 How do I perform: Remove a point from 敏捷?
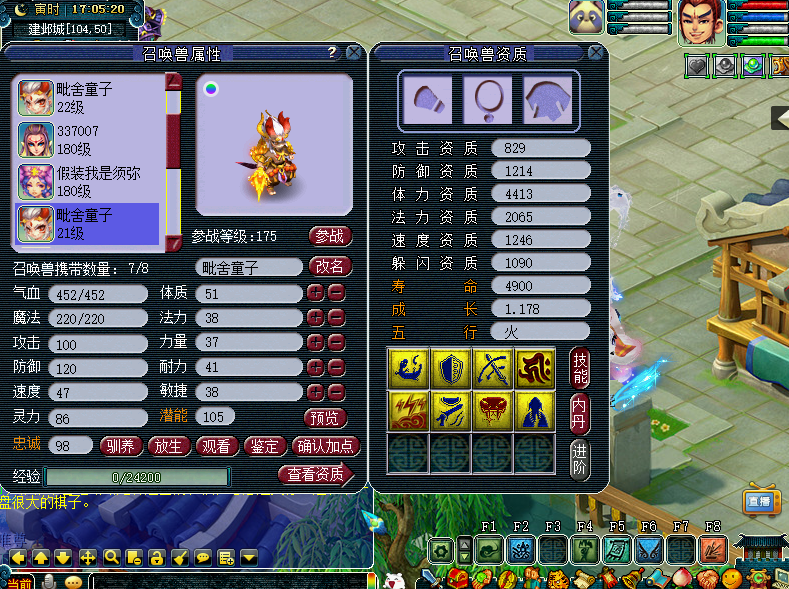pyautogui.click(x=336, y=392)
